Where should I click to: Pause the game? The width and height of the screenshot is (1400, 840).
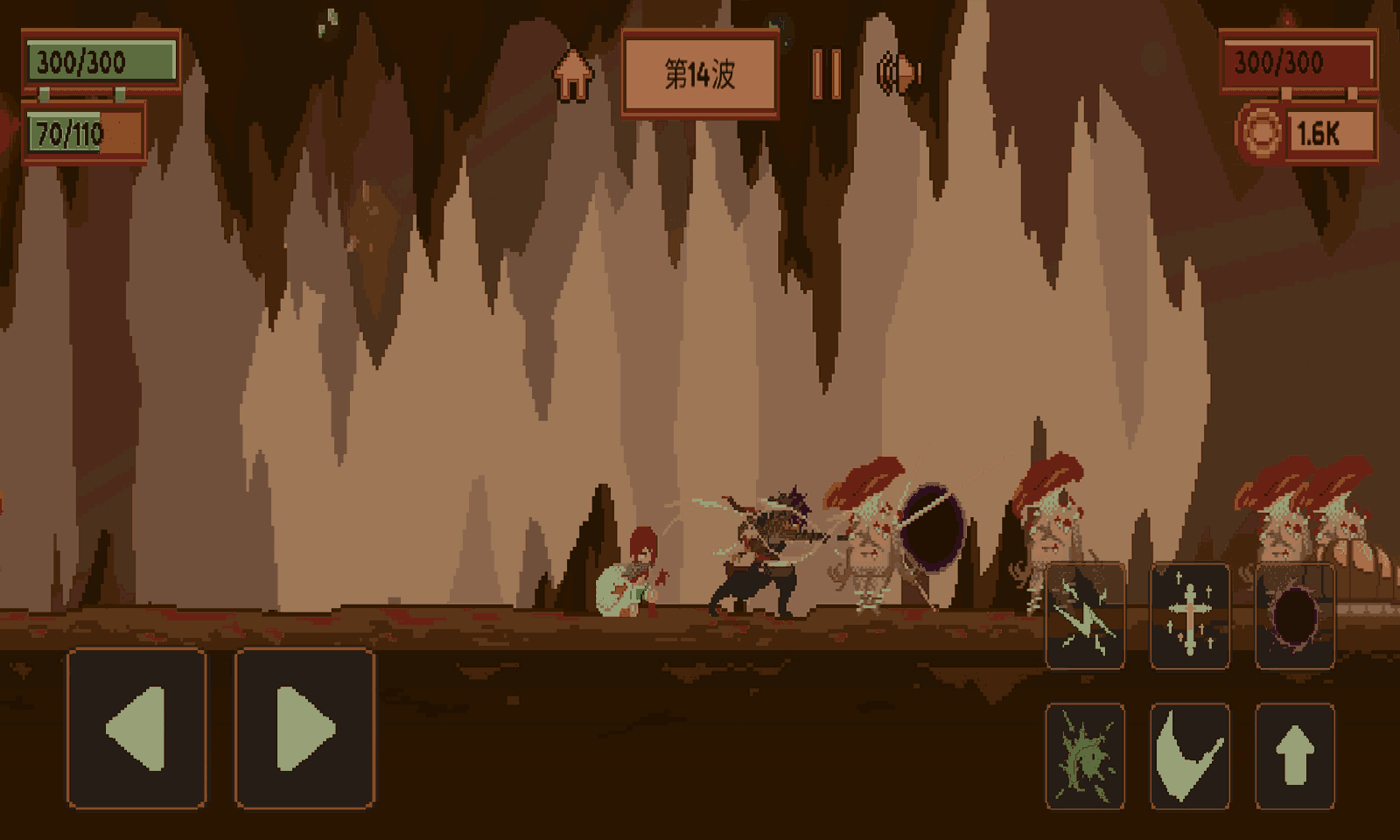click(826, 73)
